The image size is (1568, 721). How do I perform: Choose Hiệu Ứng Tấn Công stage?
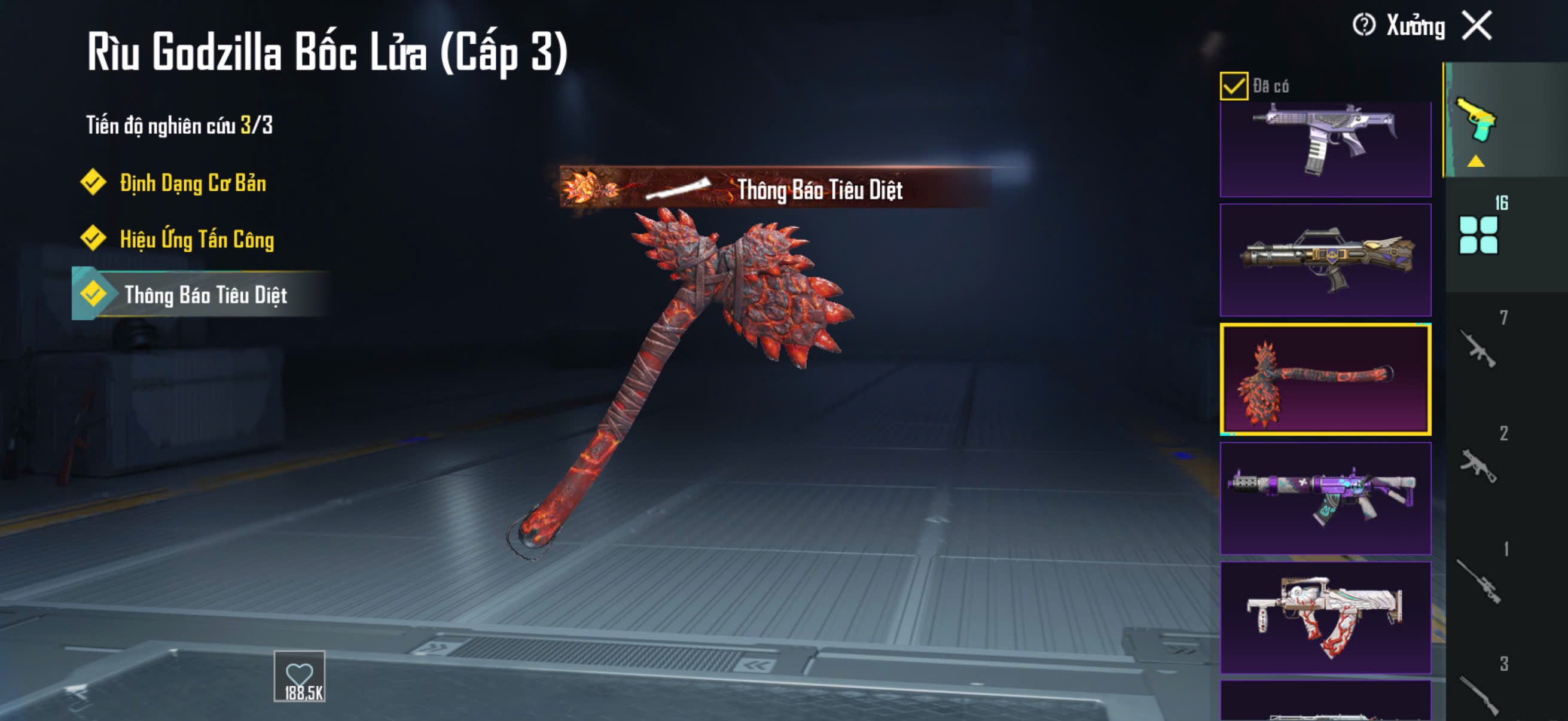tap(196, 239)
